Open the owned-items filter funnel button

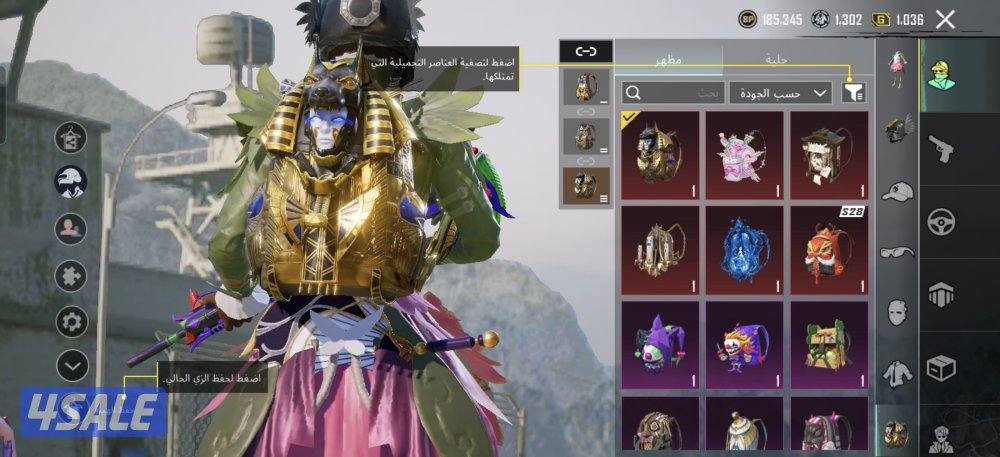pyautogui.click(x=853, y=93)
